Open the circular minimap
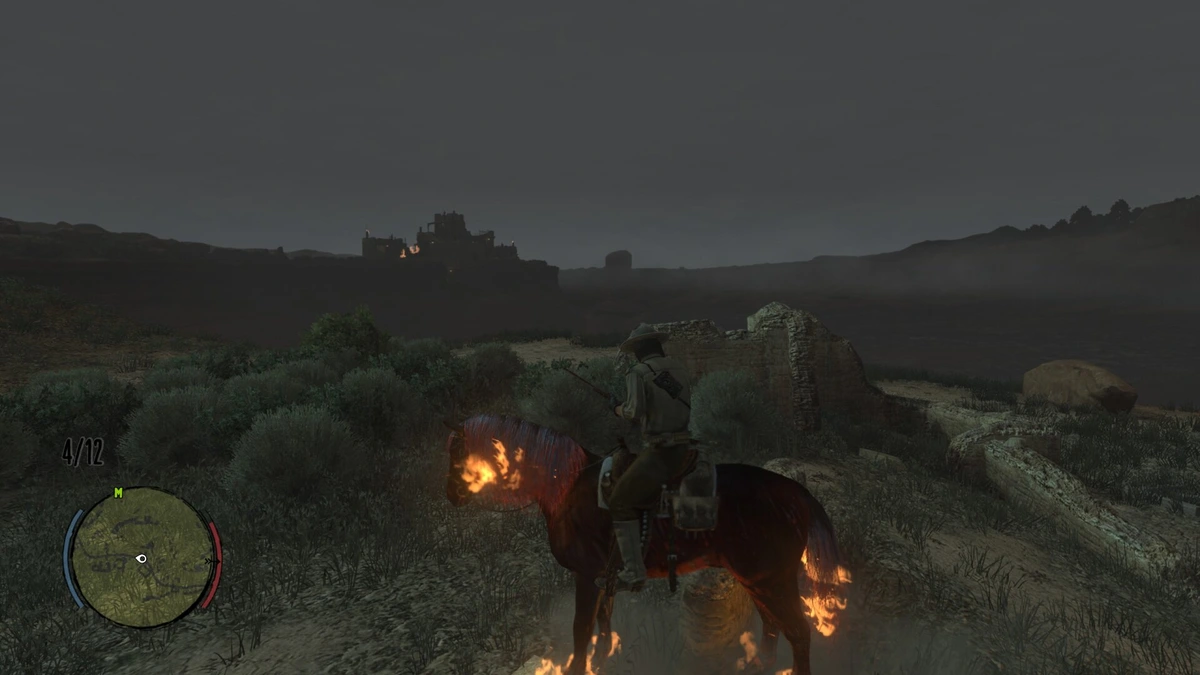Viewport: 1200px width, 675px height. [x=142, y=558]
